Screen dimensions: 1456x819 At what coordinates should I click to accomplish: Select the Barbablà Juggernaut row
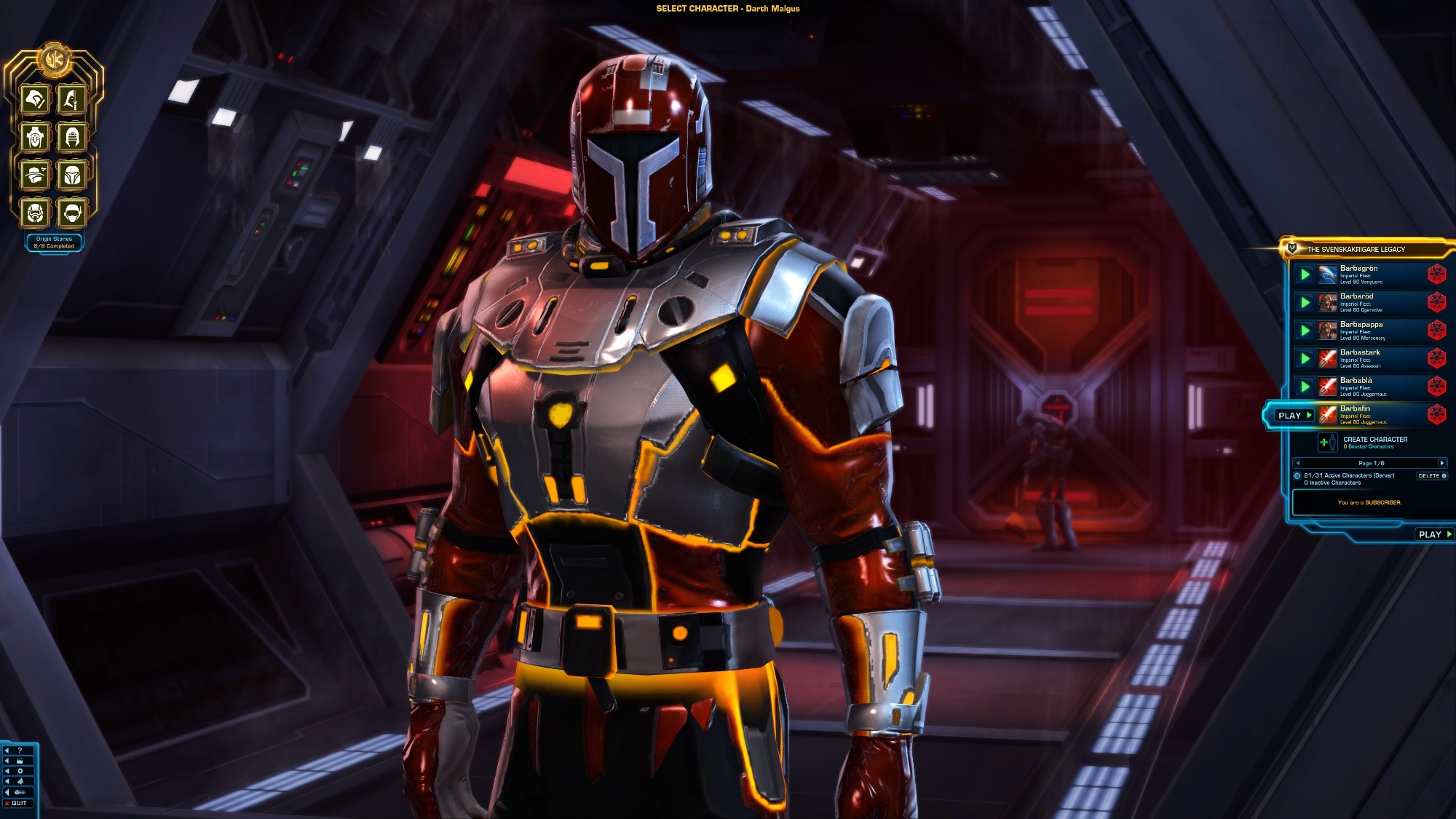tap(1358, 386)
